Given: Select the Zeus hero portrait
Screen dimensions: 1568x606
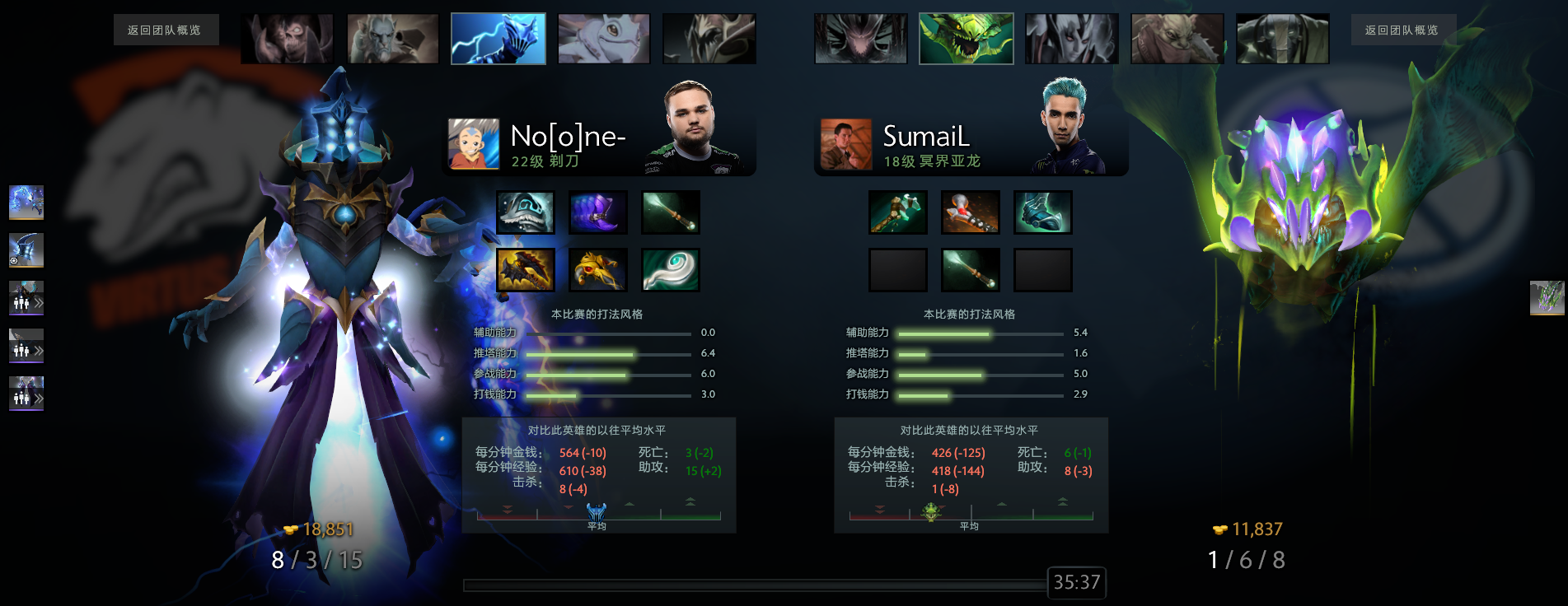Looking at the screenshot, I should pos(392,39).
